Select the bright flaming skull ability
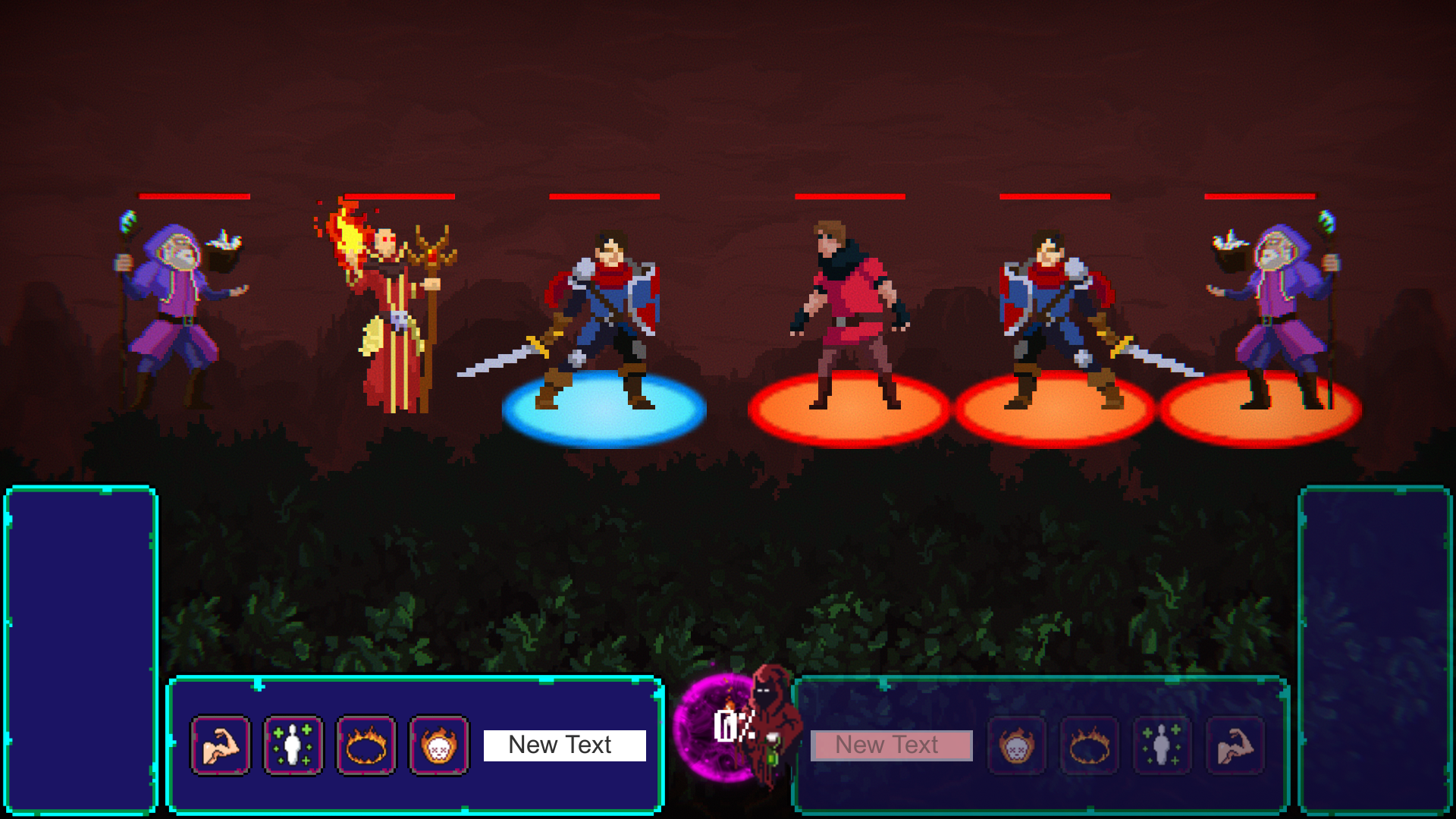 coord(438,745)
